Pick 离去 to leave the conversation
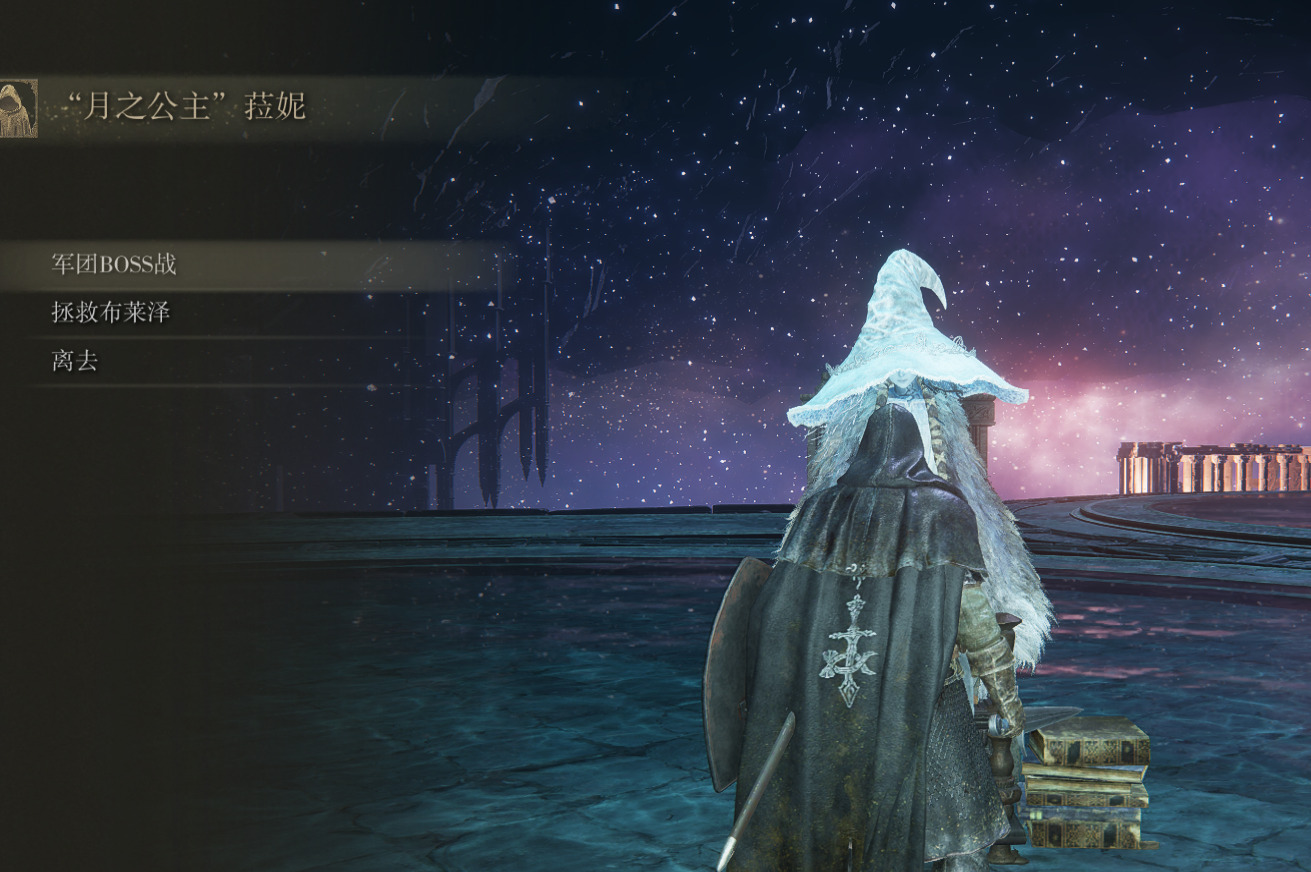Viewport: 1311px width, 872px height. coord(75,361)
